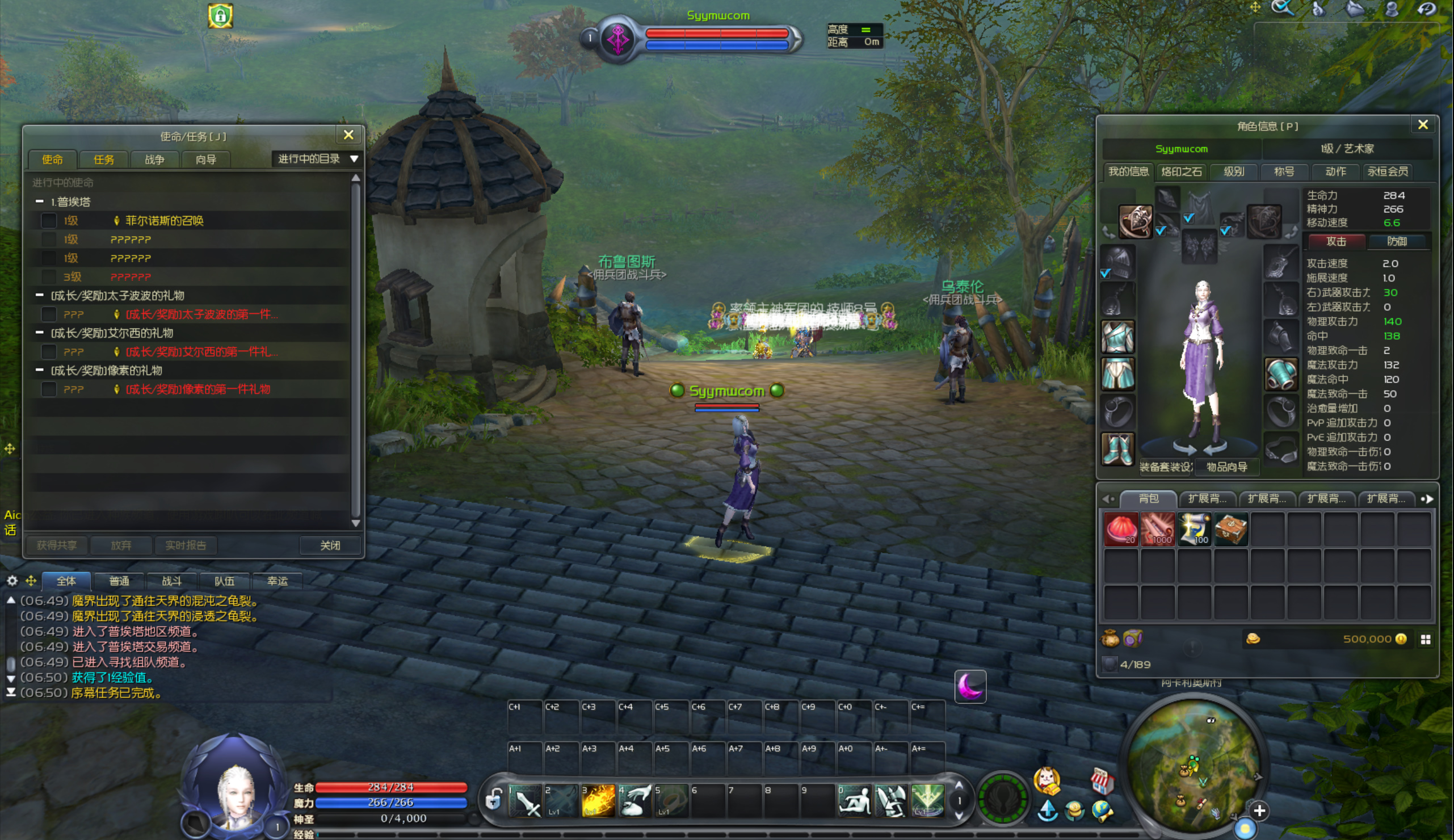Select the treasure chest item in backpack
Viewport: 1454px width, 840px height.
point(1231,528)
